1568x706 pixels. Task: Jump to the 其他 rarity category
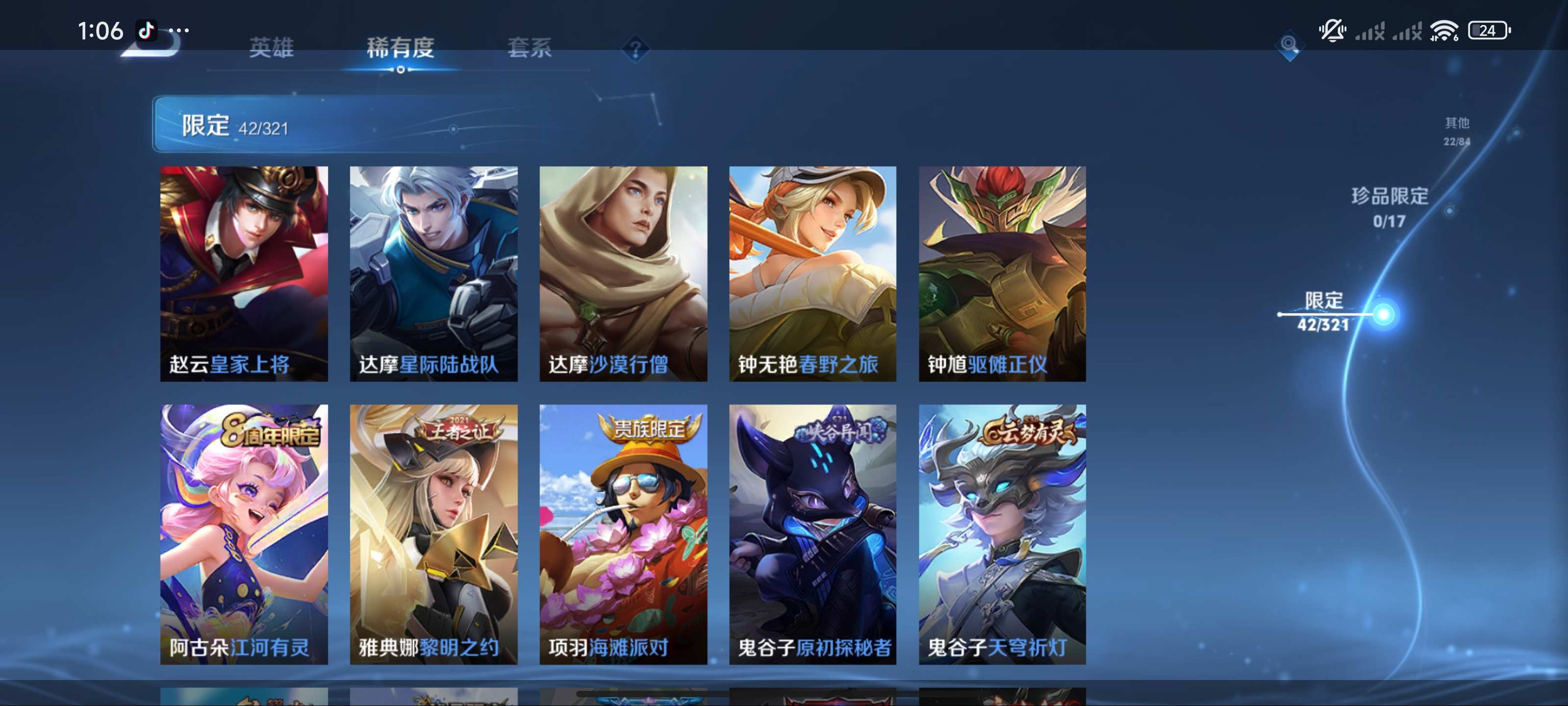[x=1457, y=131]
